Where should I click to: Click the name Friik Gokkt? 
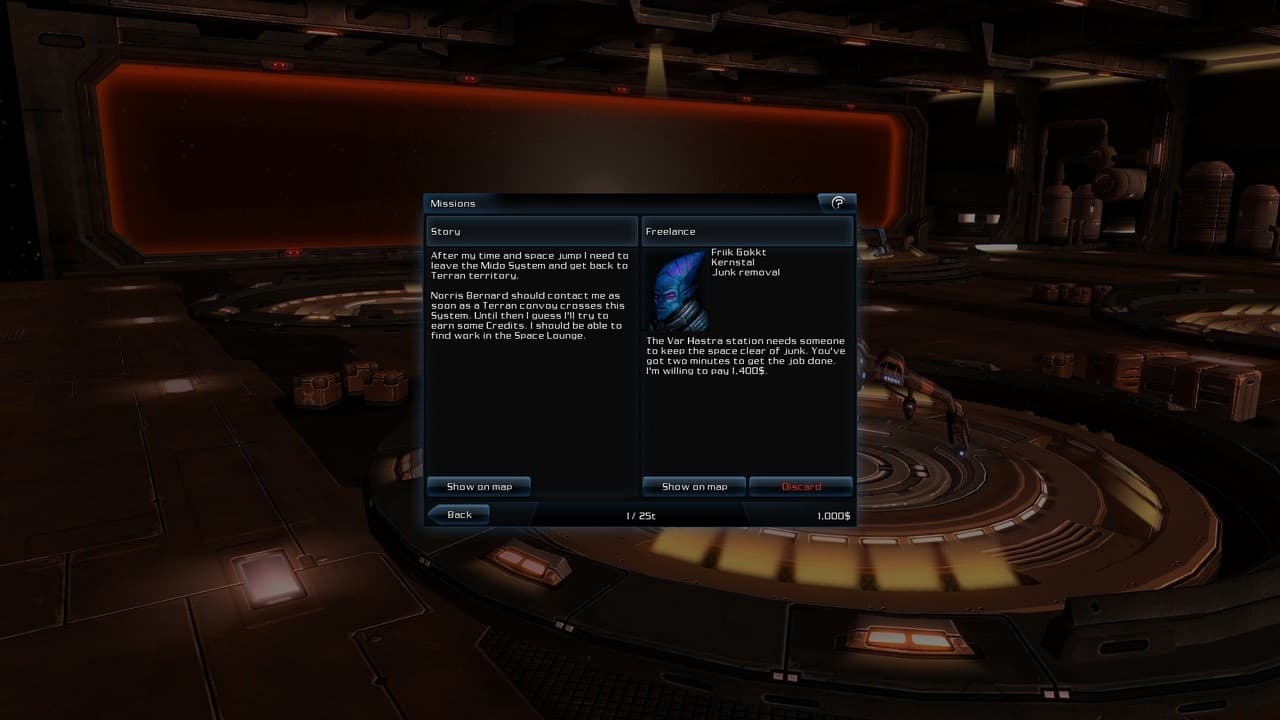click(x=739, y=253)
